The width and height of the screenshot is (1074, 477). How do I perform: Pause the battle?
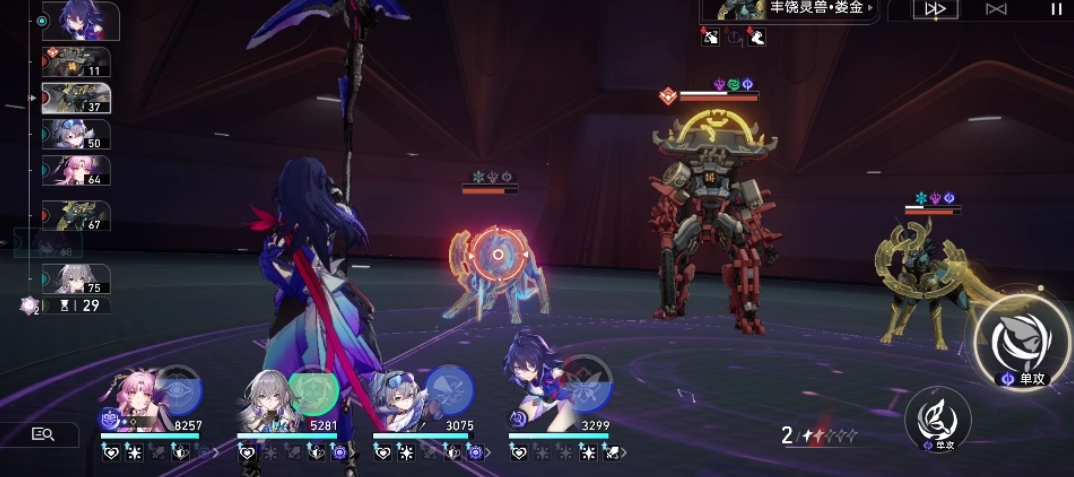click(1056, 9)
